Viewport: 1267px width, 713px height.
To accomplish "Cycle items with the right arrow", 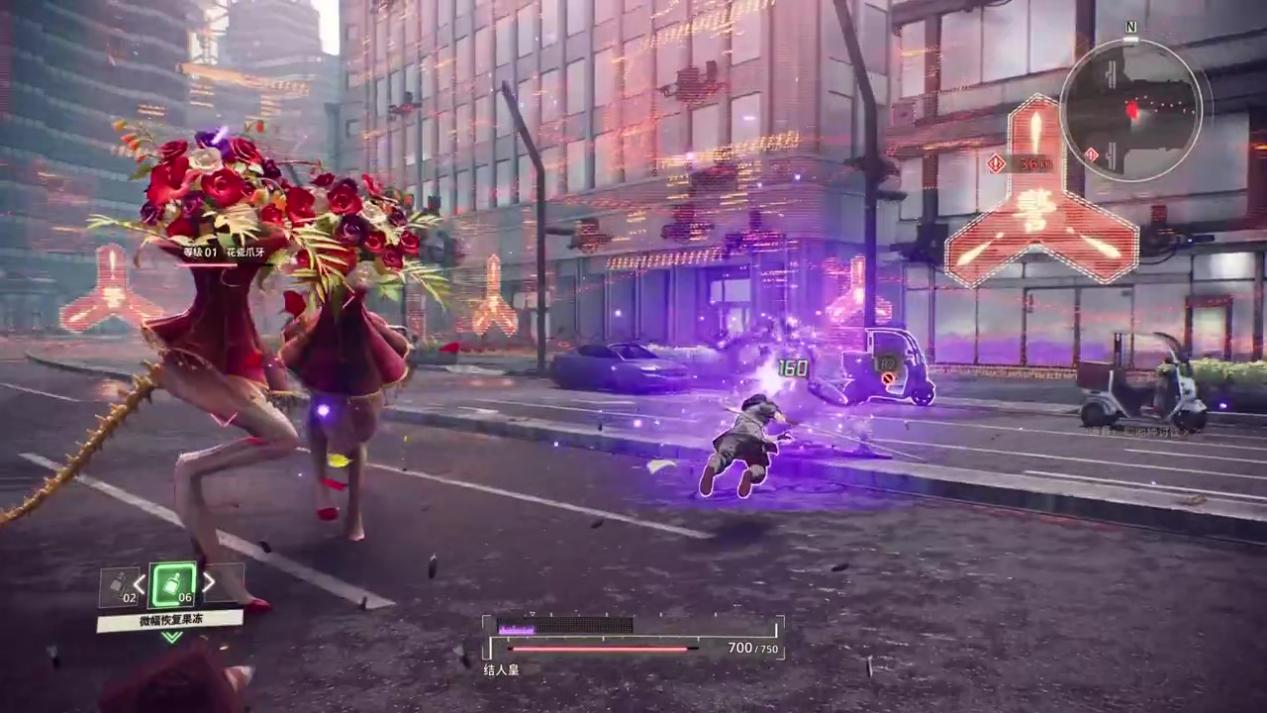I will (x=208, y=582).
